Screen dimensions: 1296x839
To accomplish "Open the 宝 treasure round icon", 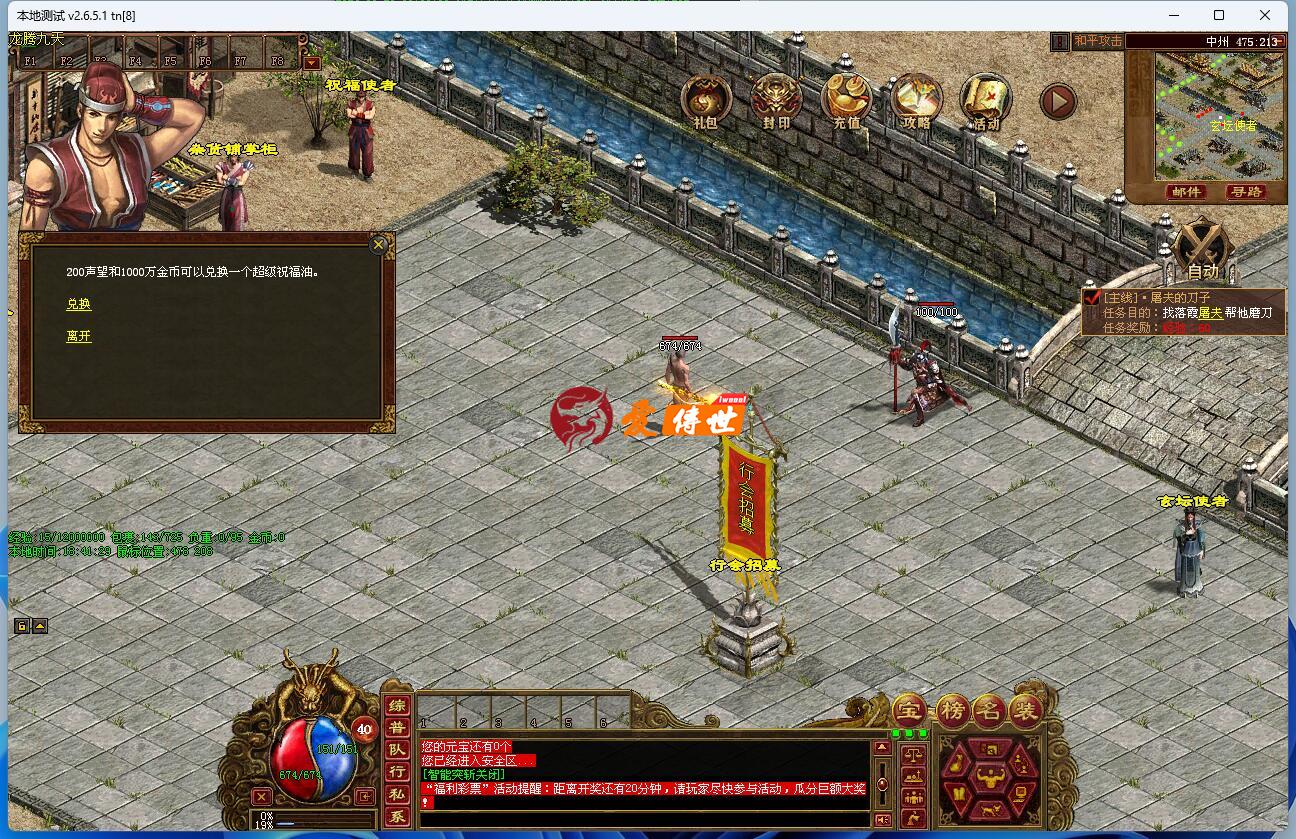I will [909, 711].
